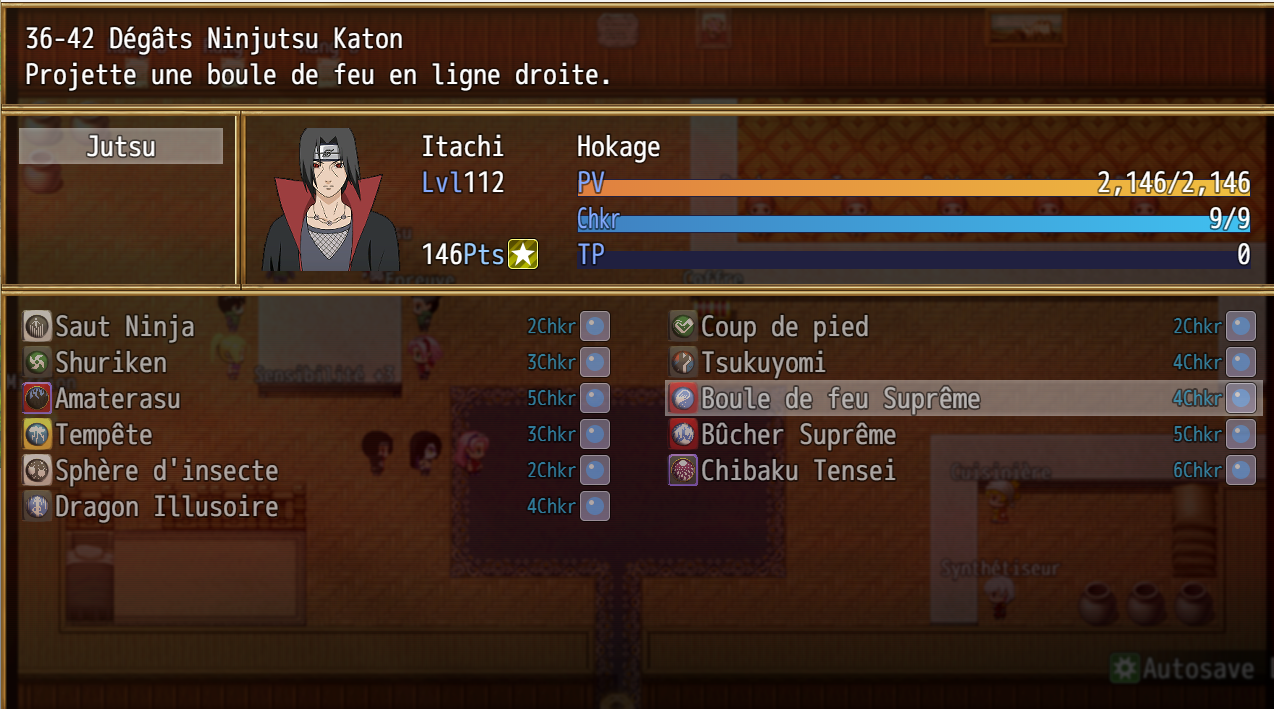This screenshot has height=709, width=1274.
Task: Select the Shuriken skill
Action: tap(111, 363)
